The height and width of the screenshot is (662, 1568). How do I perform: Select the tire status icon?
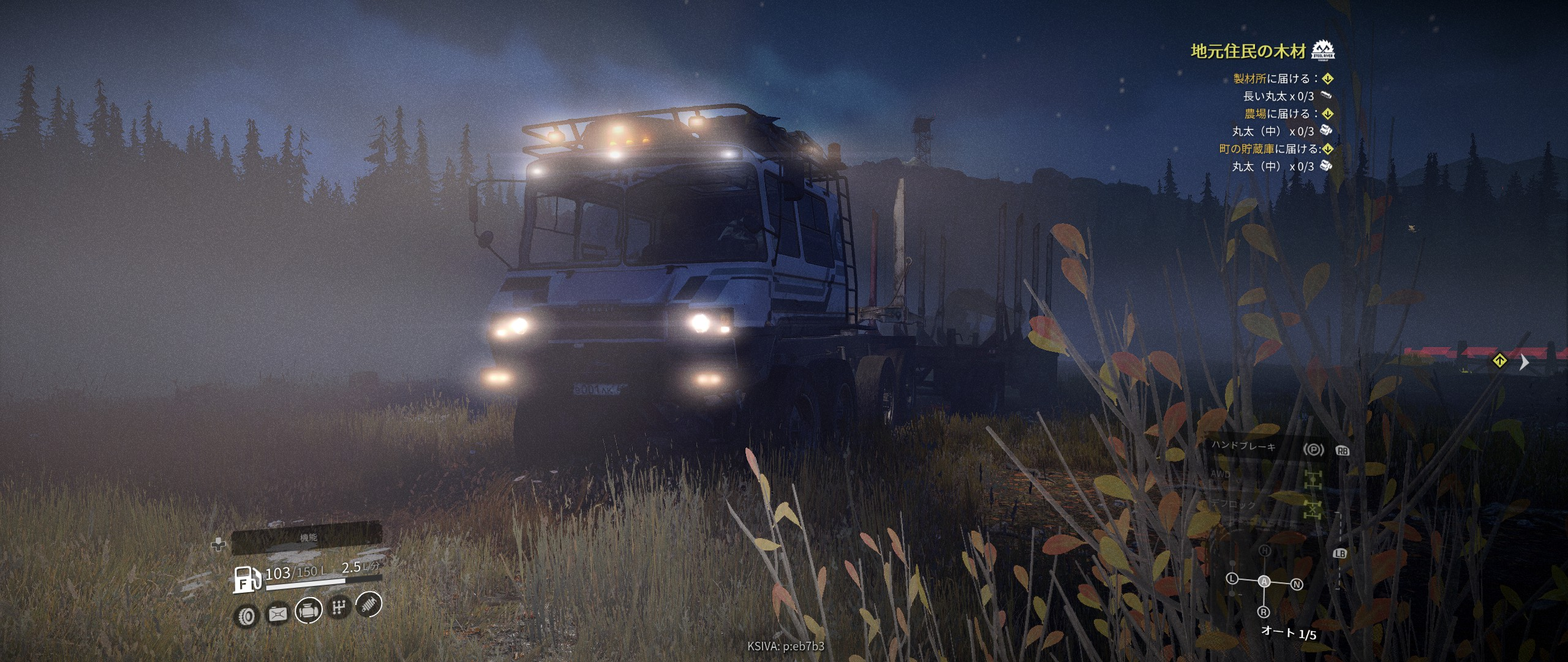pos(247,615)
